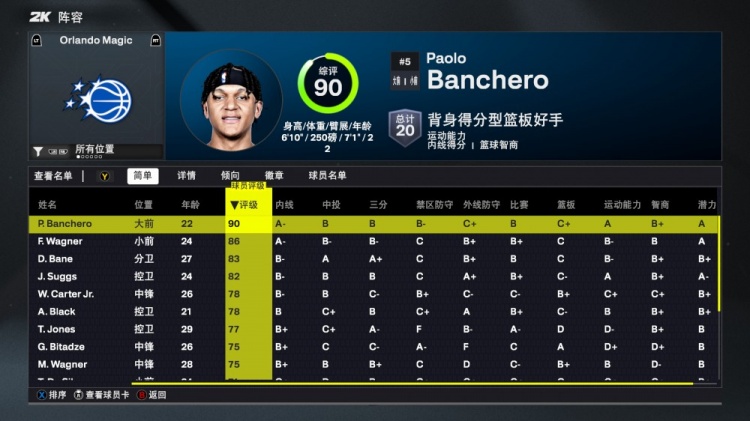Screen dimensions: 750x421
Task: Open the 详情 tab
Action: pyautogui.click(x=187, y=176)
